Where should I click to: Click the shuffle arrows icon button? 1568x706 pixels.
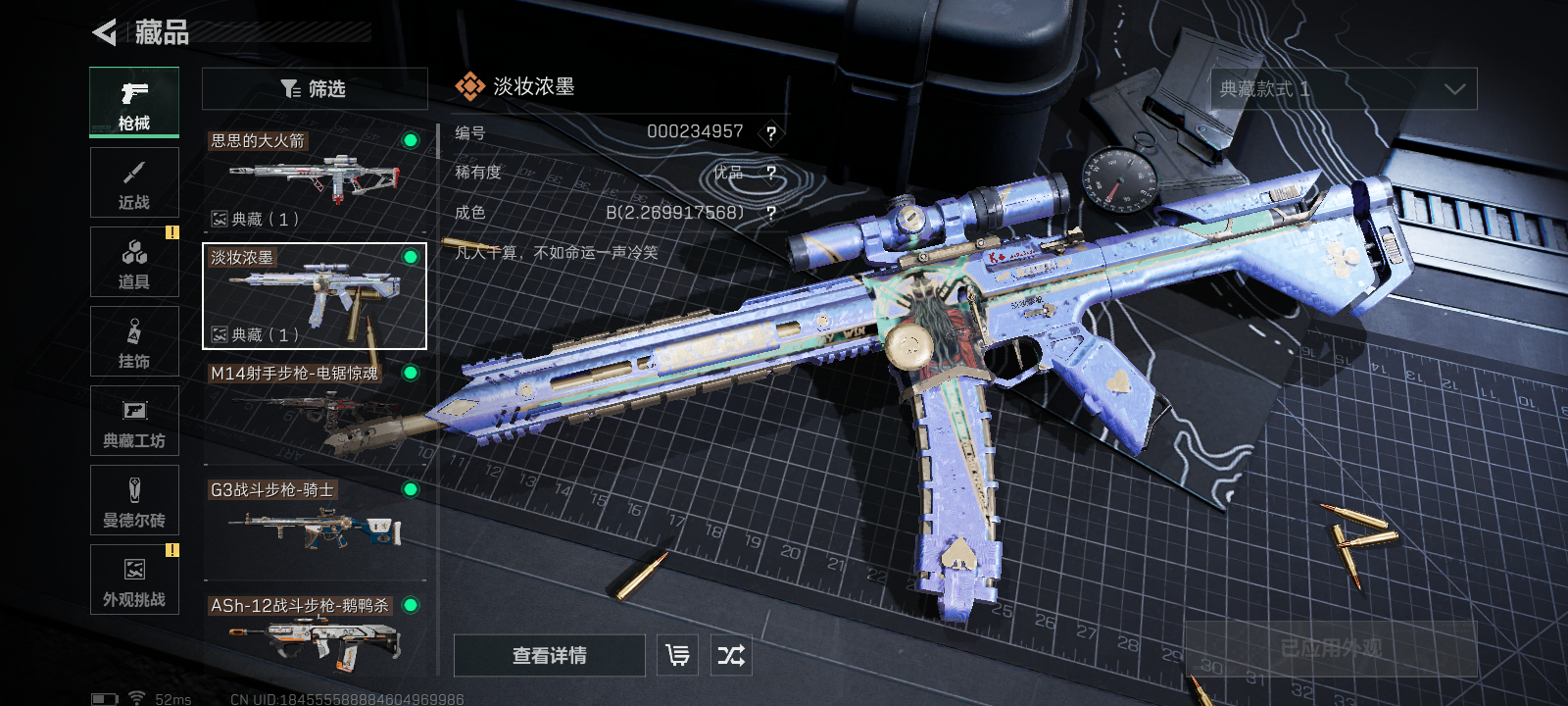click(x=731, y=655)
